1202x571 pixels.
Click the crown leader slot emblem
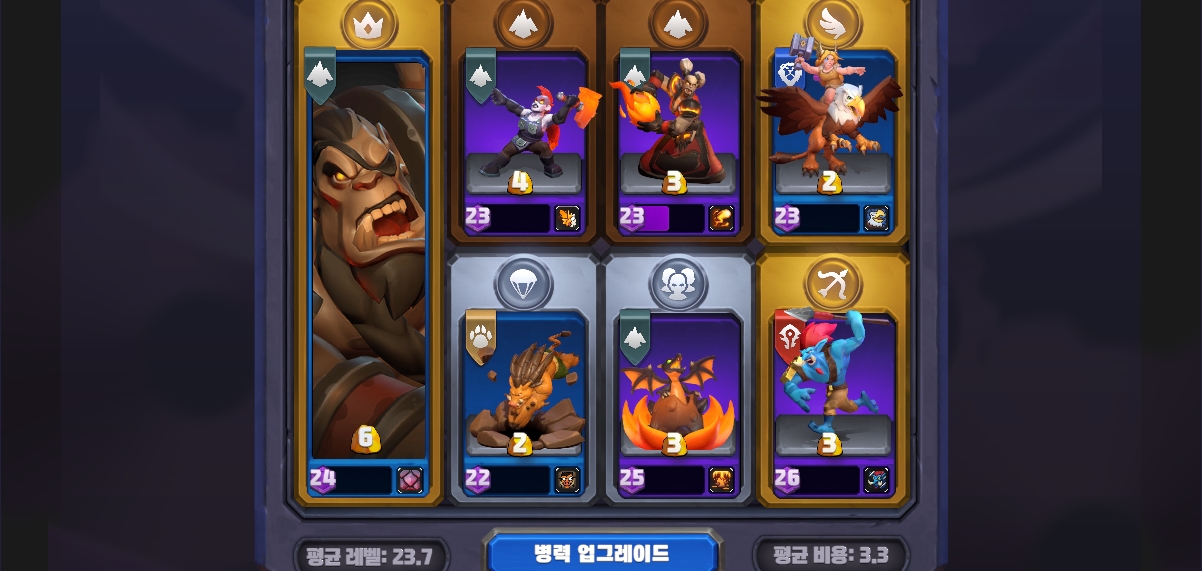(x=369, y=23)
